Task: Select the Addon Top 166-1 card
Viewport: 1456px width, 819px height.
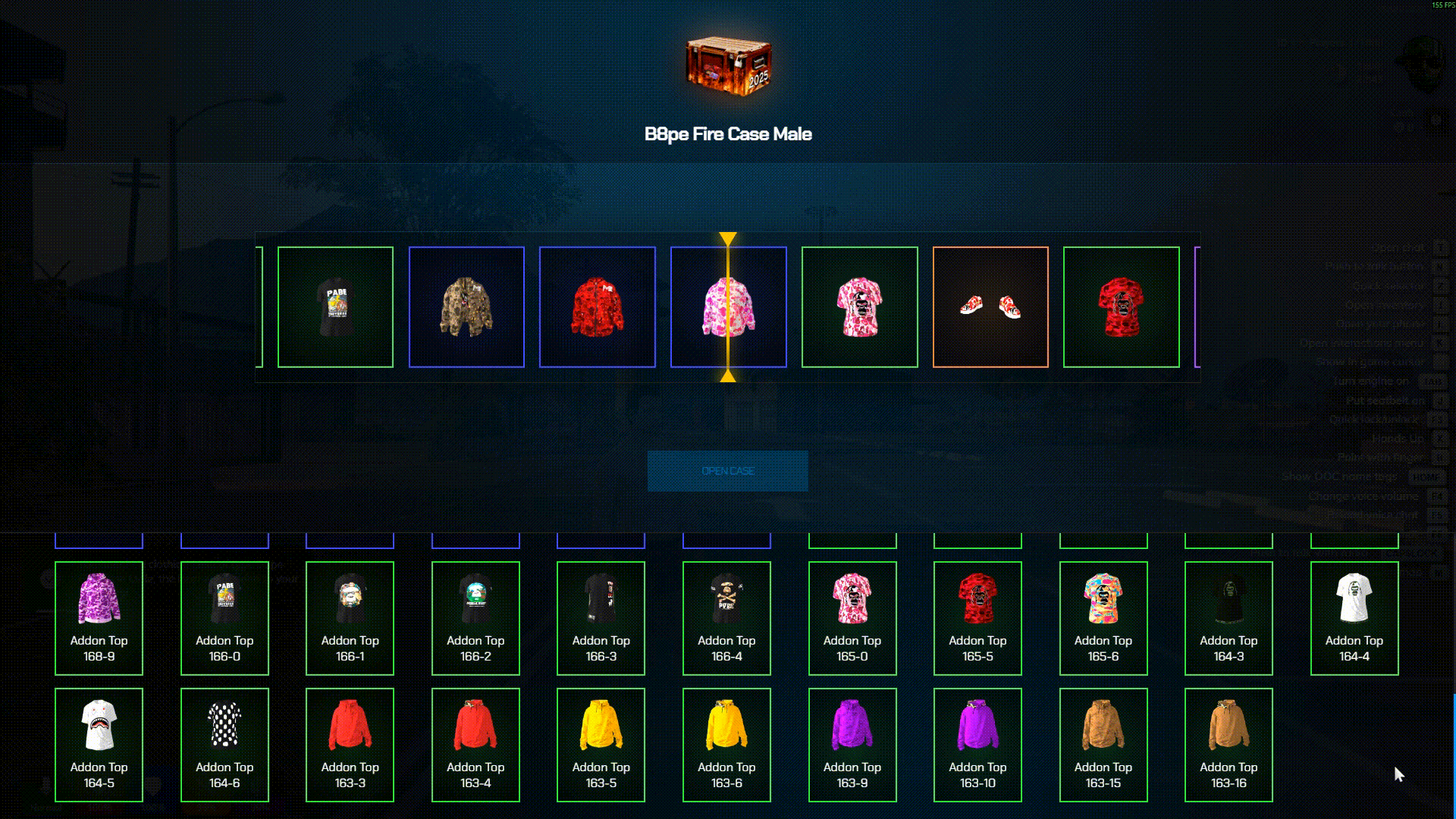Action: point(350,618)
